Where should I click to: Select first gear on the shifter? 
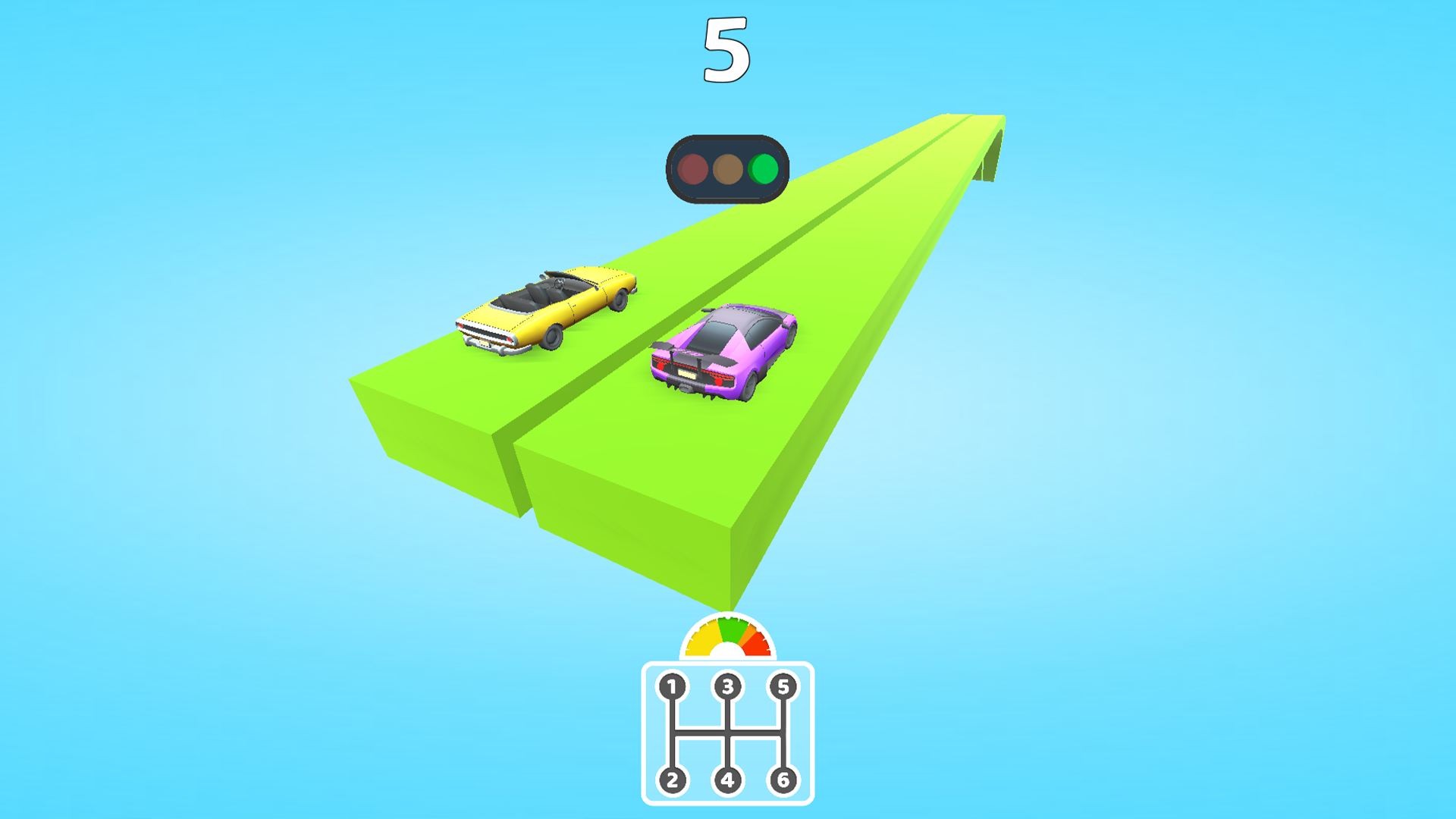[x=670, y=685]
